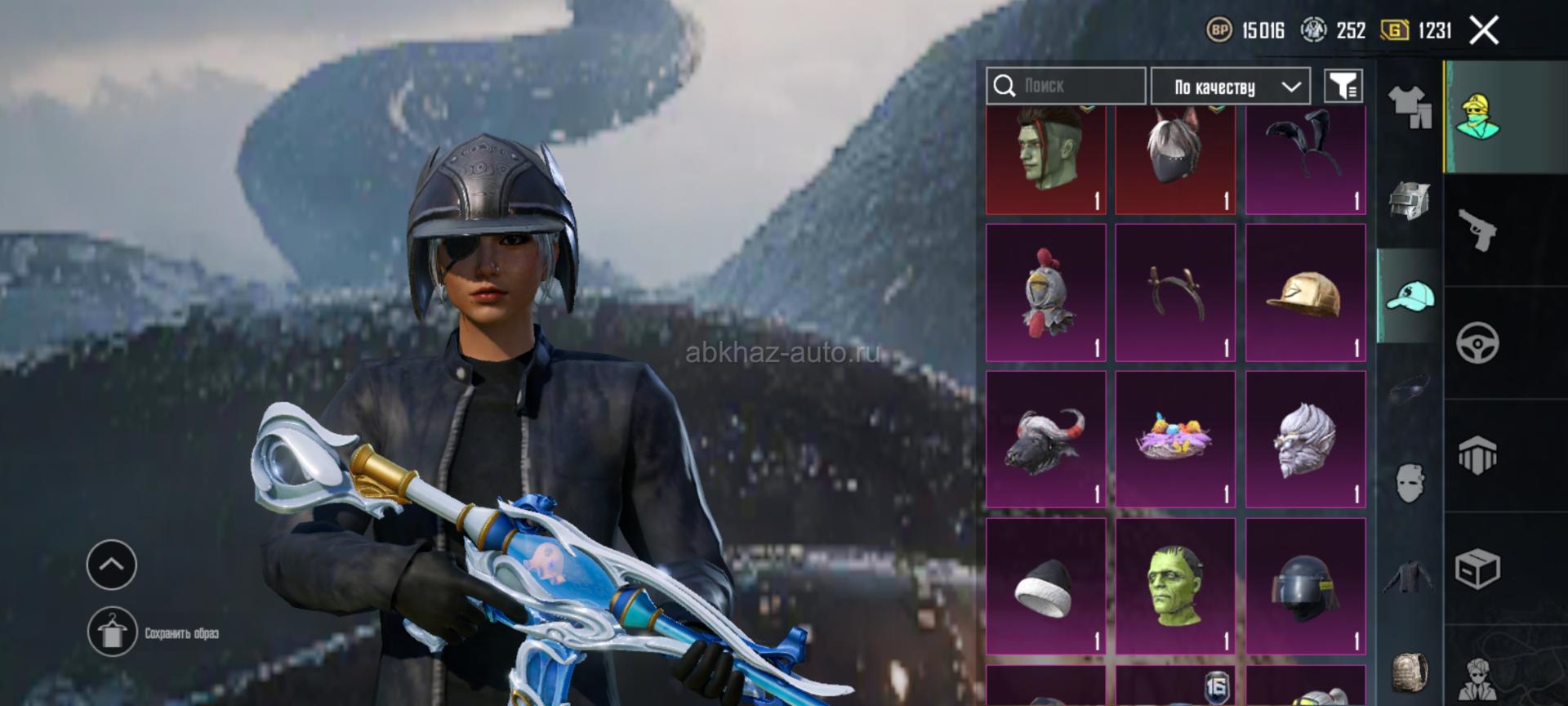This screenshot has width=1568, height=706.
Task: Choose the black bunny ears headband
Action: coord(1305,159)
